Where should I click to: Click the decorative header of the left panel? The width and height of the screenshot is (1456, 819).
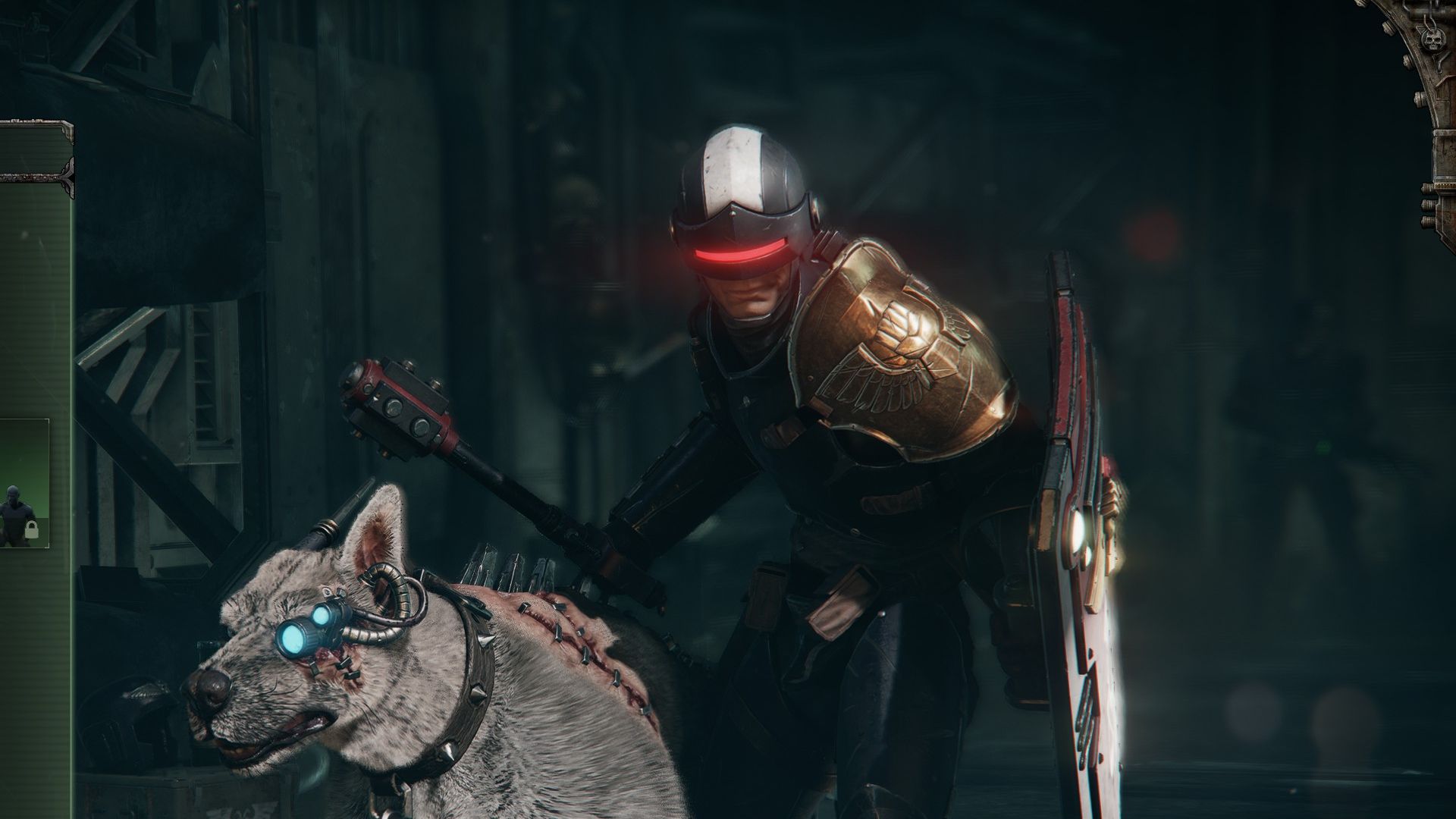pyautogui.click(x=34, y=148)
